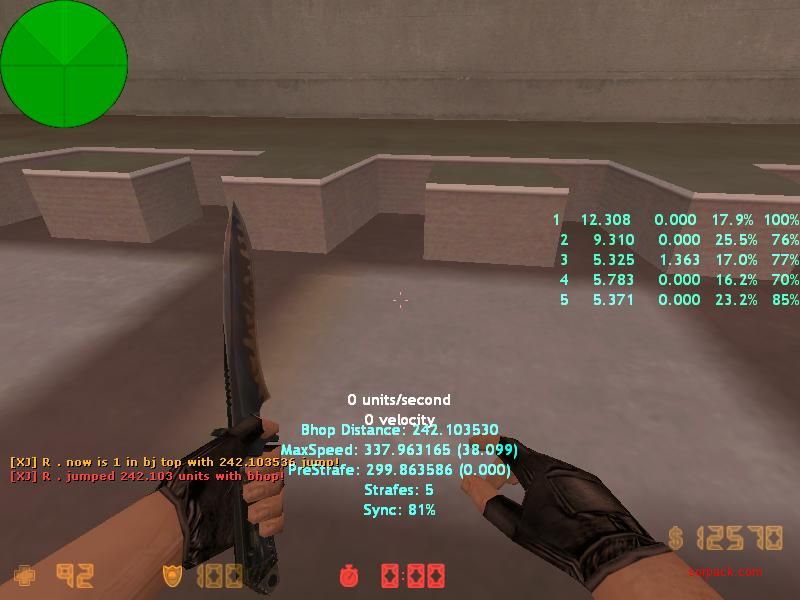Select the health cross icon
Image resolution: width=800 pixels, height=600 pixels.
point(24,576)
